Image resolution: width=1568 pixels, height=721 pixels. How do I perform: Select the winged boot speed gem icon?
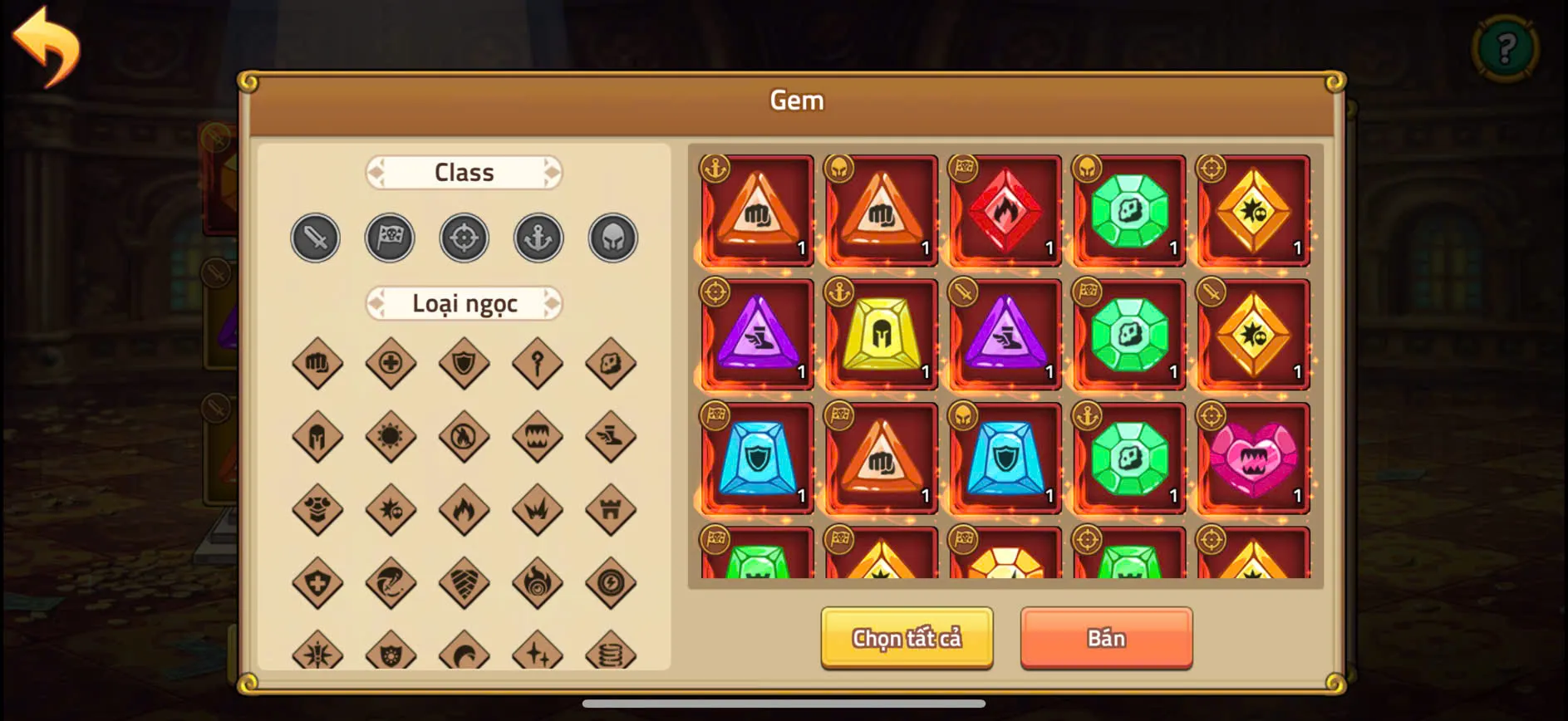click(x=612, y=436)
